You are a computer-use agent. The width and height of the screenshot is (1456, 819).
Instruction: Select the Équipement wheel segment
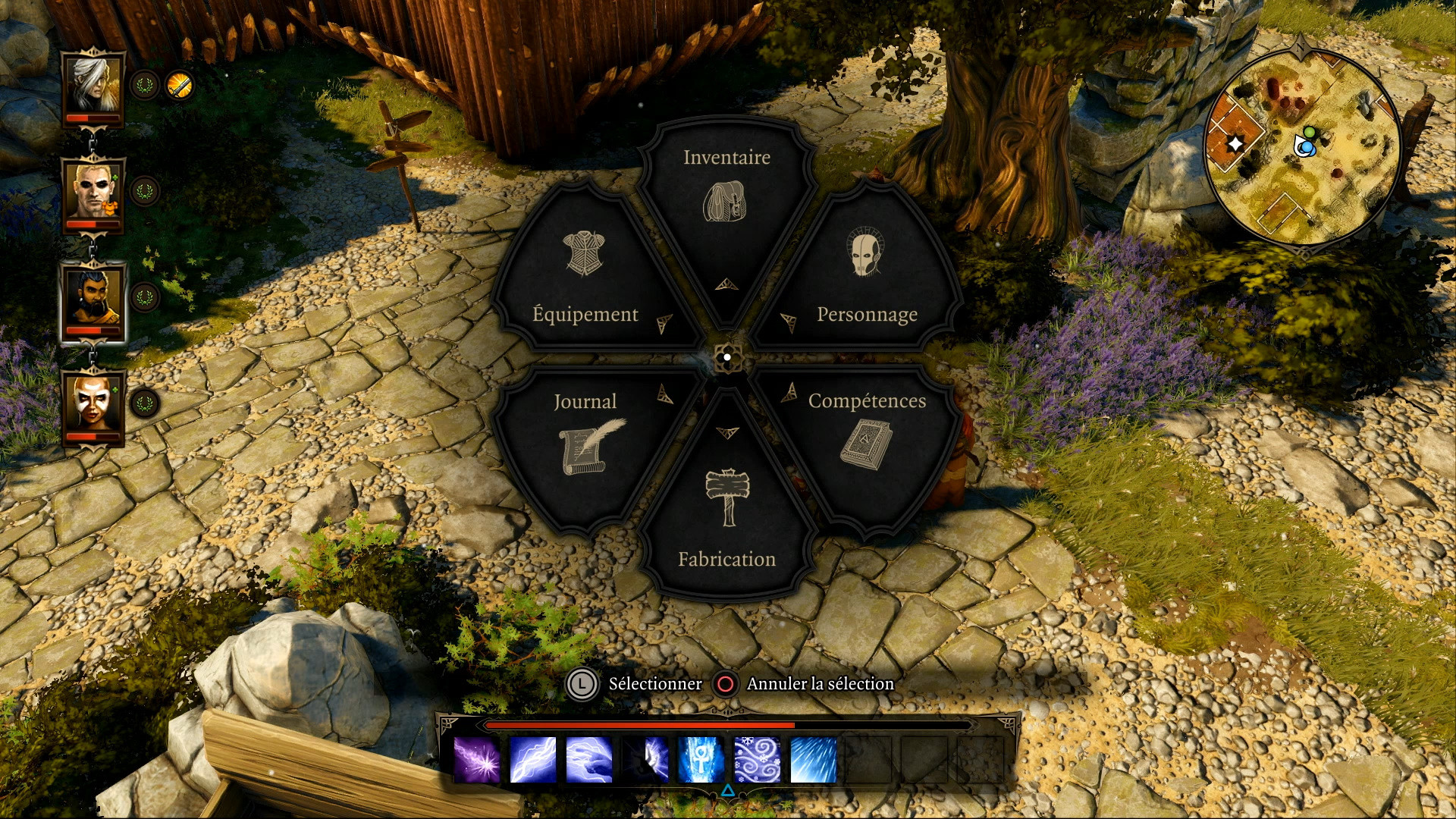pyautogui.click(x=585, y=281)
